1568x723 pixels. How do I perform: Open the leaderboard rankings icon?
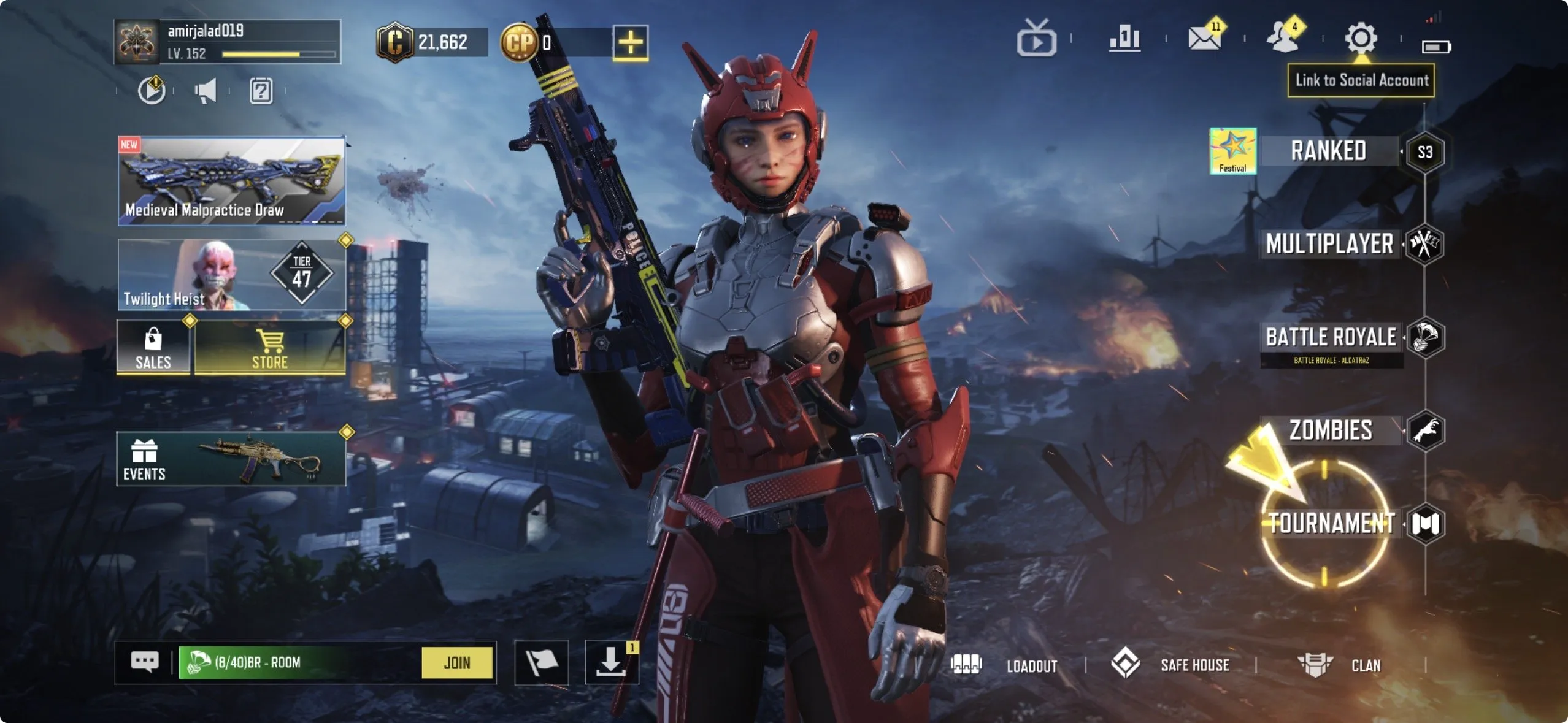point(1125,39)
